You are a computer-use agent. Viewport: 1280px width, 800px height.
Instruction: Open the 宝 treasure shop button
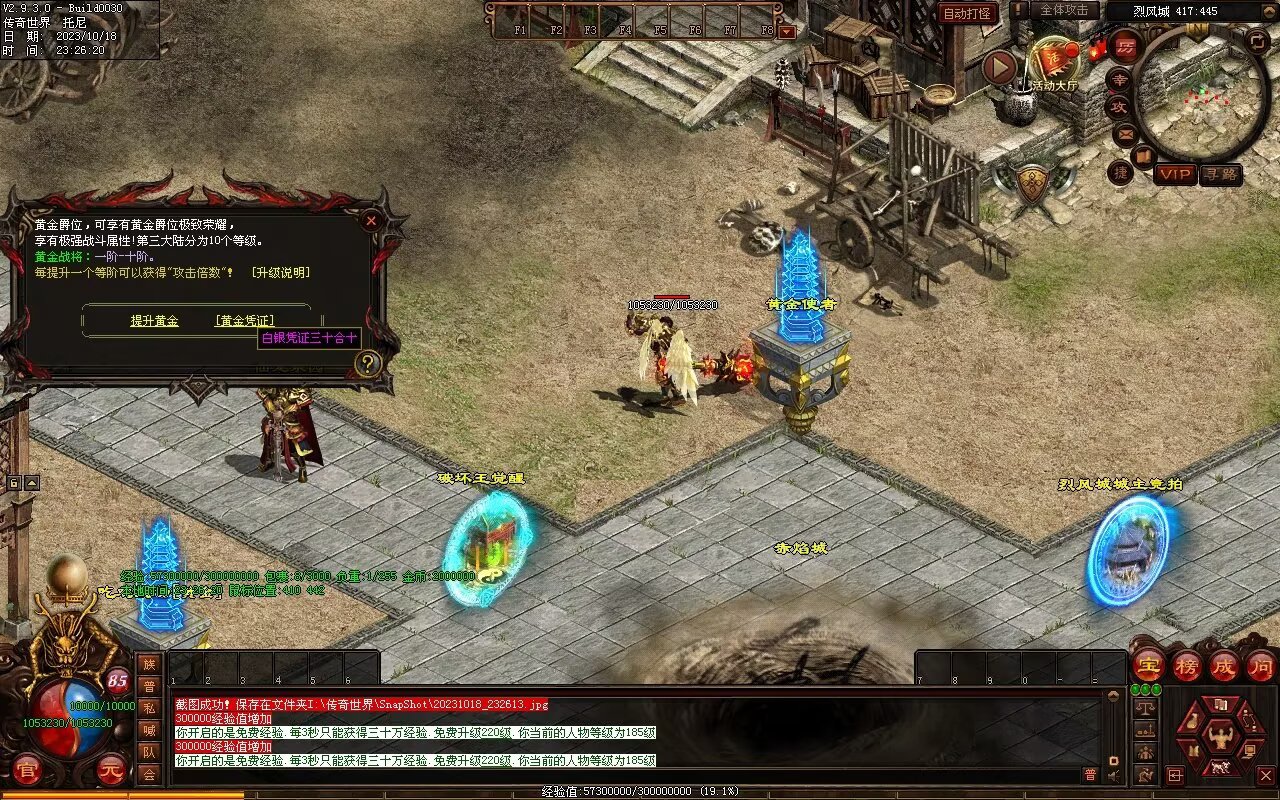1149,665
